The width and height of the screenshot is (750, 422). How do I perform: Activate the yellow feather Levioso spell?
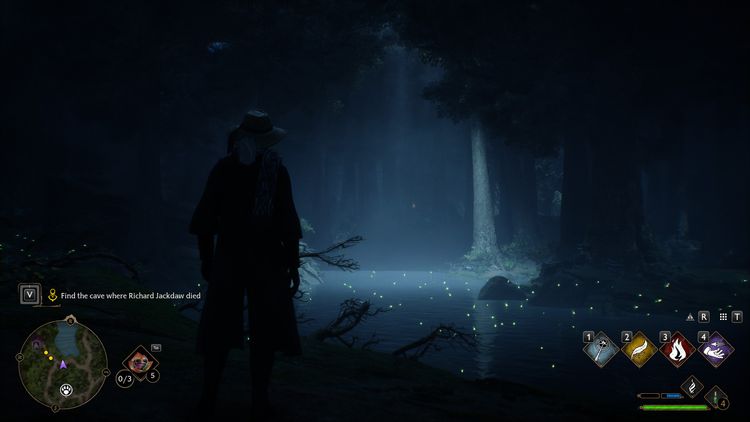[641, 349]
